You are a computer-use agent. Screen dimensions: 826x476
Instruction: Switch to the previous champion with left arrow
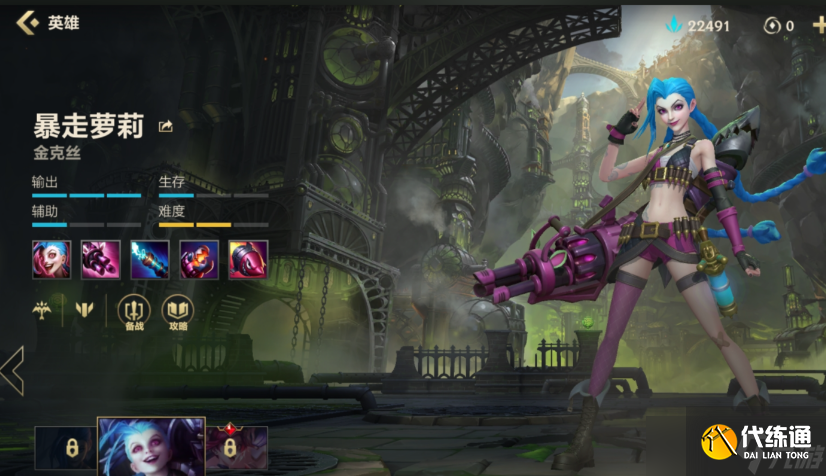pyautogui.click(x=12, y=370)
